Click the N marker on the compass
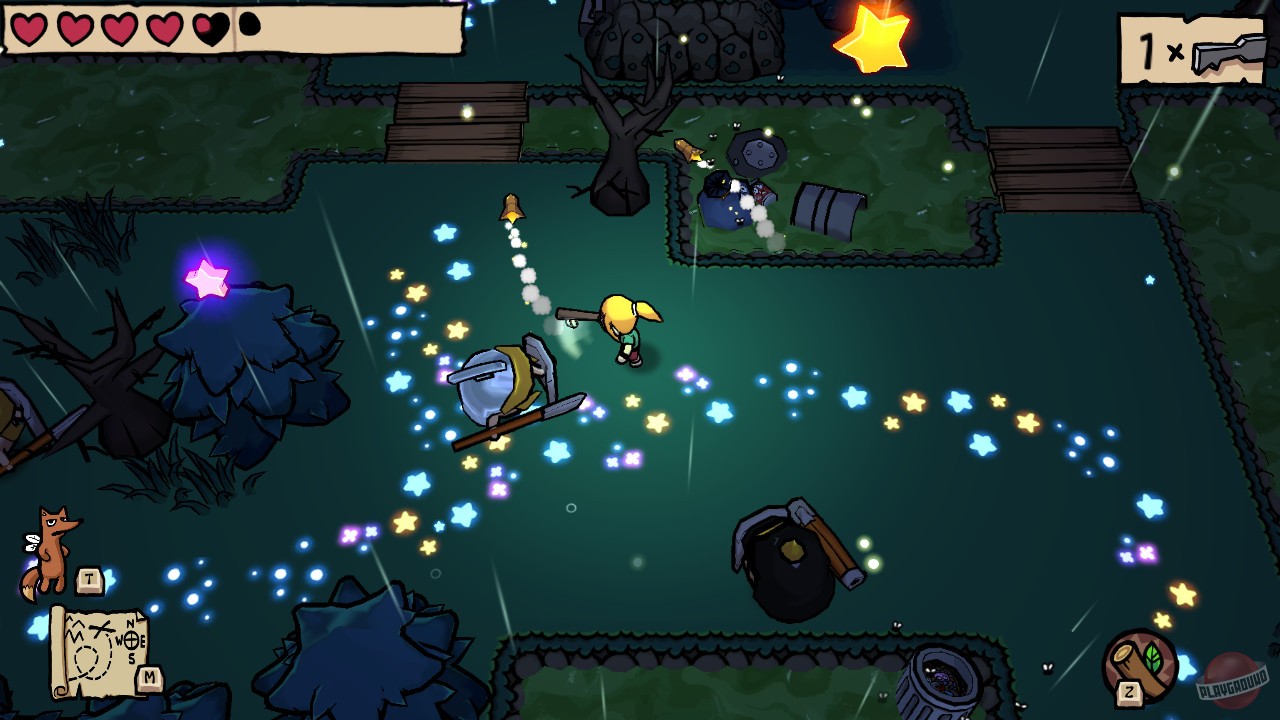The height and width of the screenshot is (720, 1280). click(x=130, y=623)
